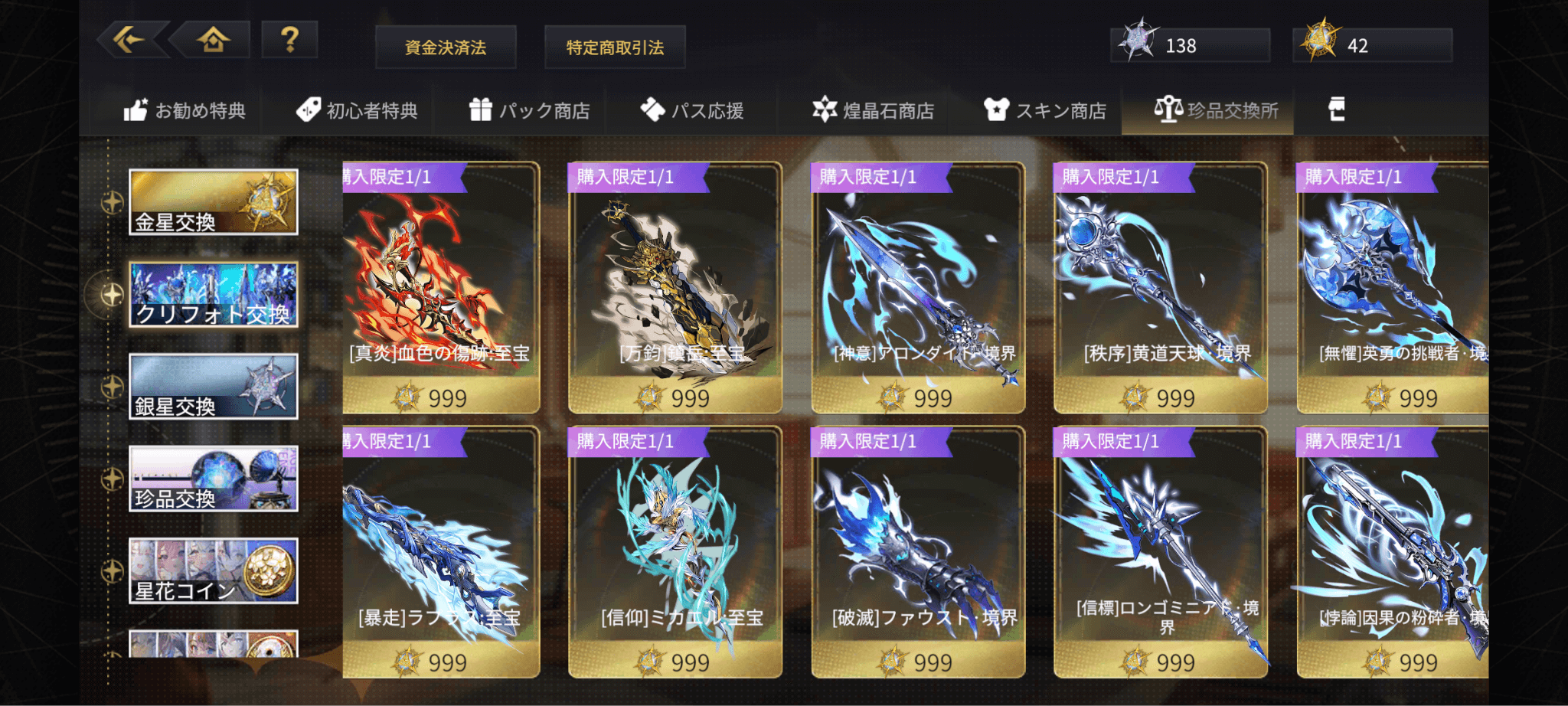The image size is (1568, 706).
Task: Switch to the お勧め特典 tab
Action: 185,111
